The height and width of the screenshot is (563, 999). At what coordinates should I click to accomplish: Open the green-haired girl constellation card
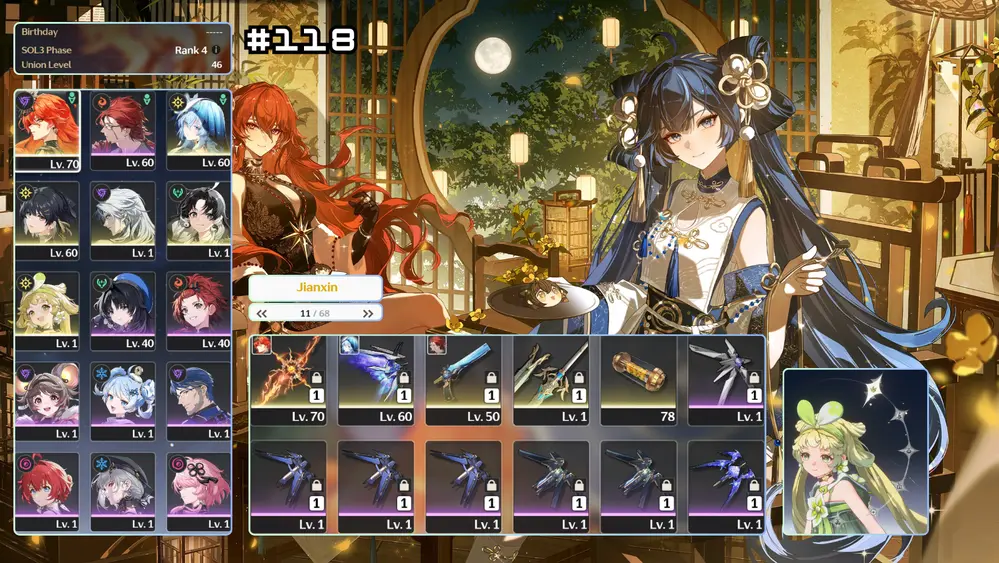[855, 452]
